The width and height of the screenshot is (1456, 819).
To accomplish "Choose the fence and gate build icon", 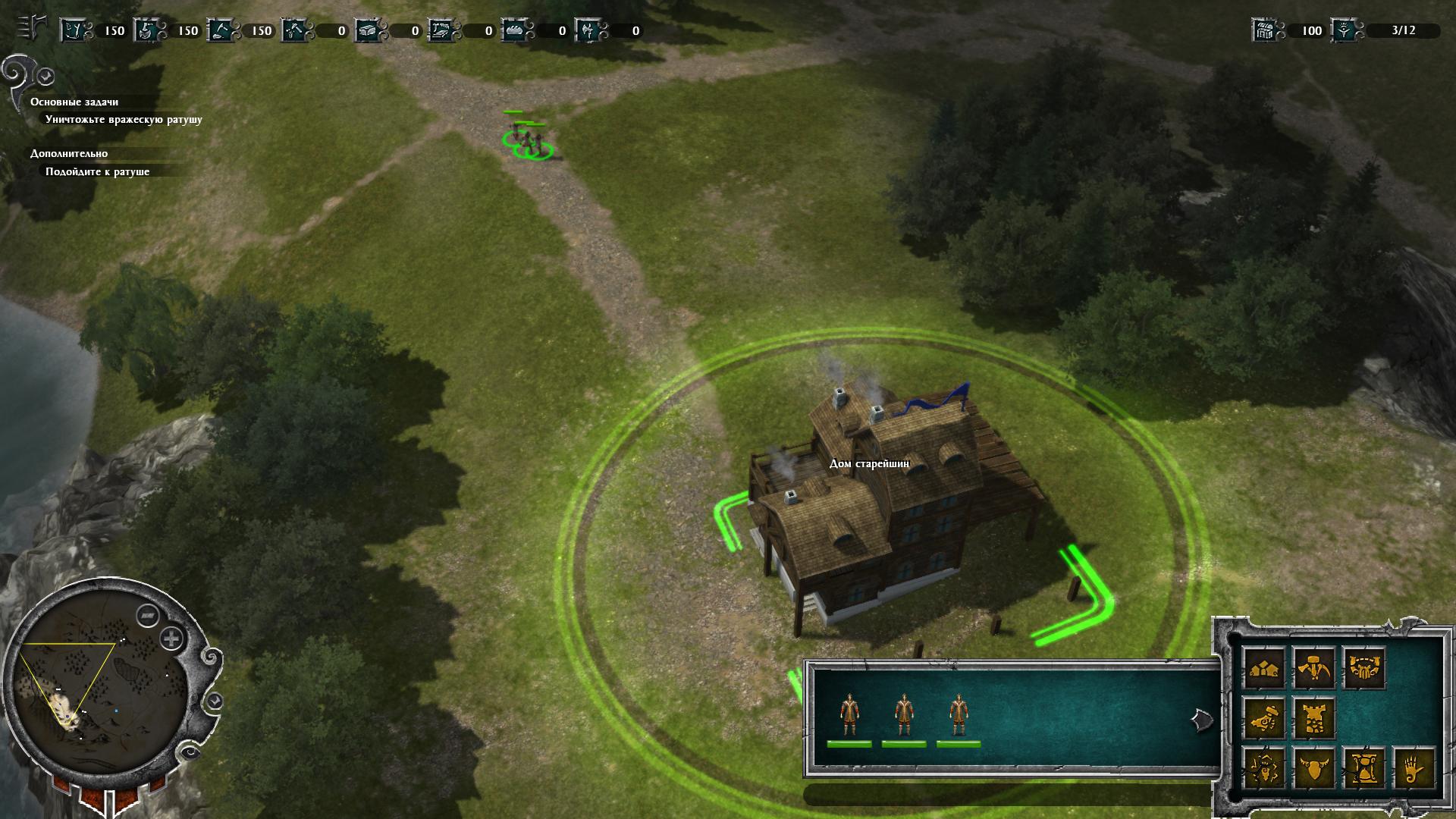I will pyautogui.click(x=1363, y=668).
